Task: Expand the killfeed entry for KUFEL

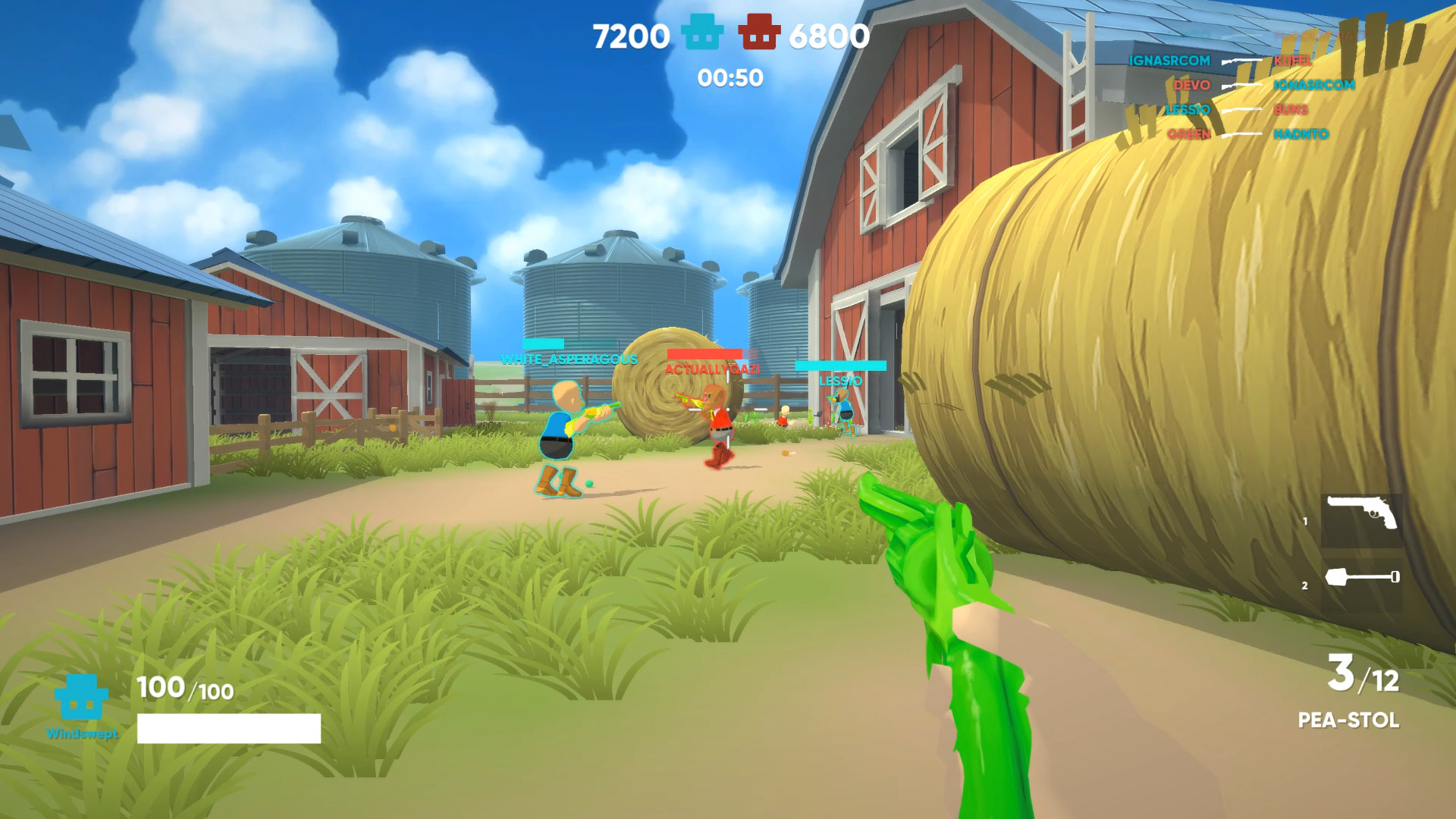Action: 1294,60
